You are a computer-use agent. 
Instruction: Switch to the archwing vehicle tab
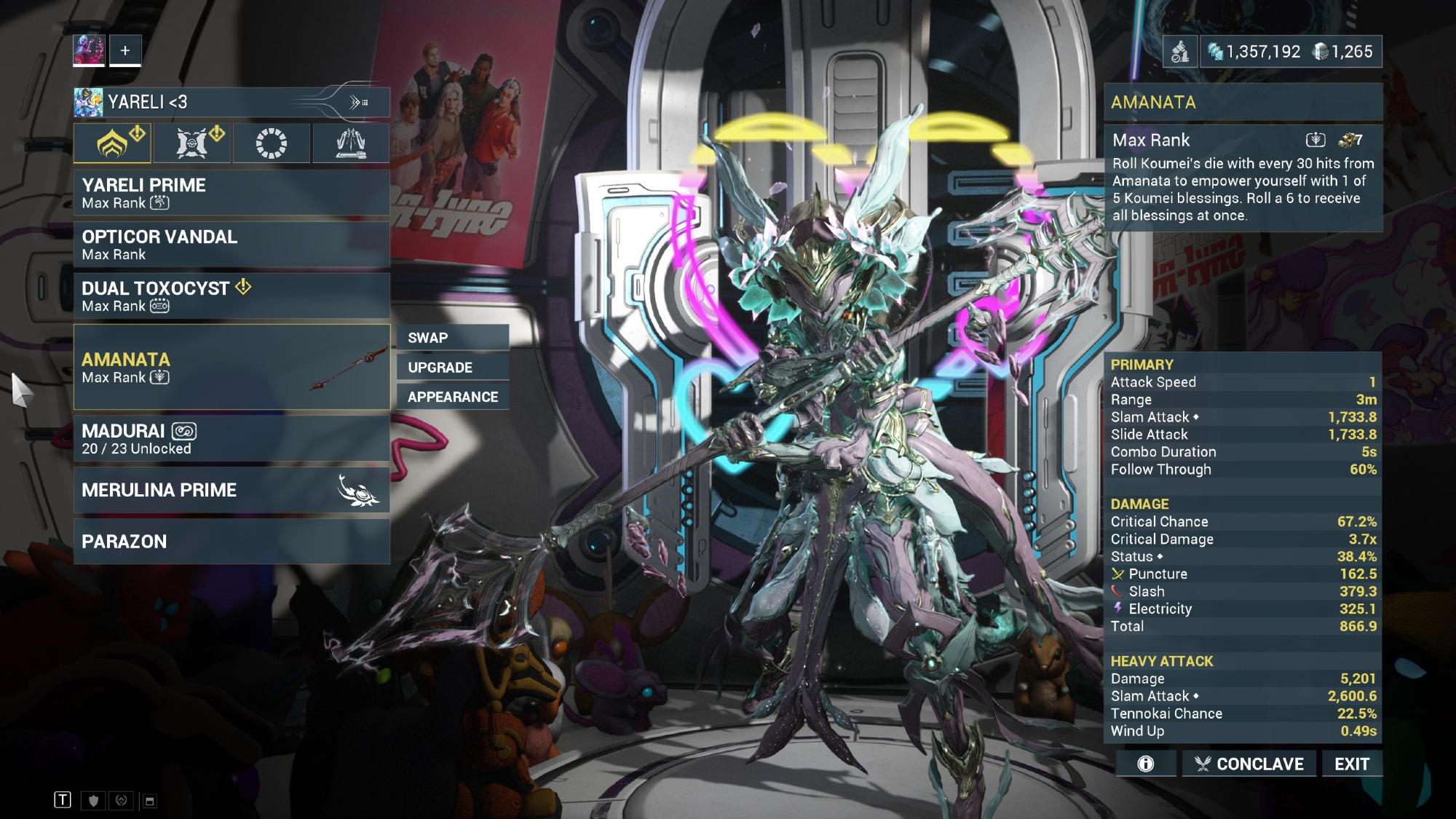[351, 143]
